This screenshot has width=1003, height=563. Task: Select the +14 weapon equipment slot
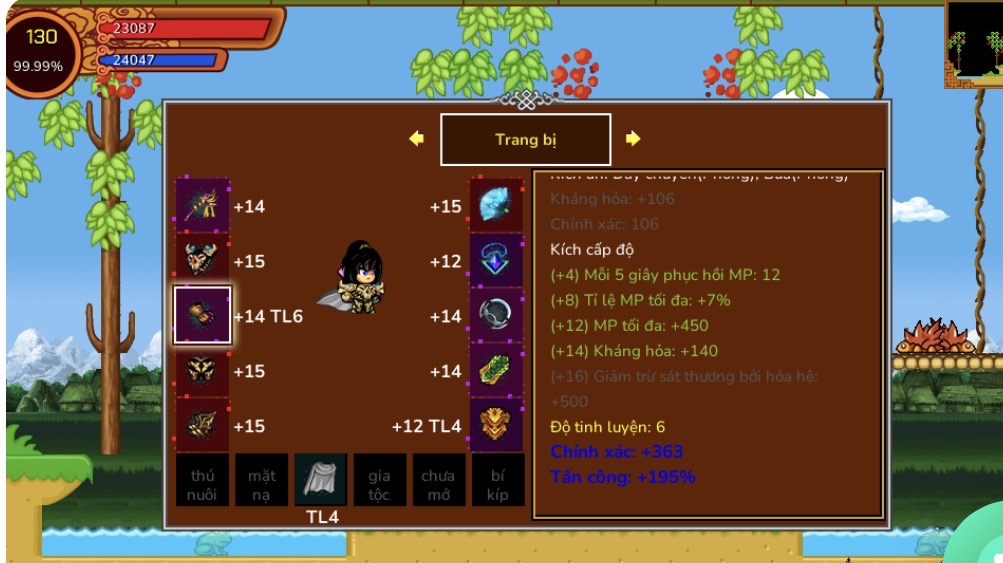pyautogui.click(x=203, y=206)
